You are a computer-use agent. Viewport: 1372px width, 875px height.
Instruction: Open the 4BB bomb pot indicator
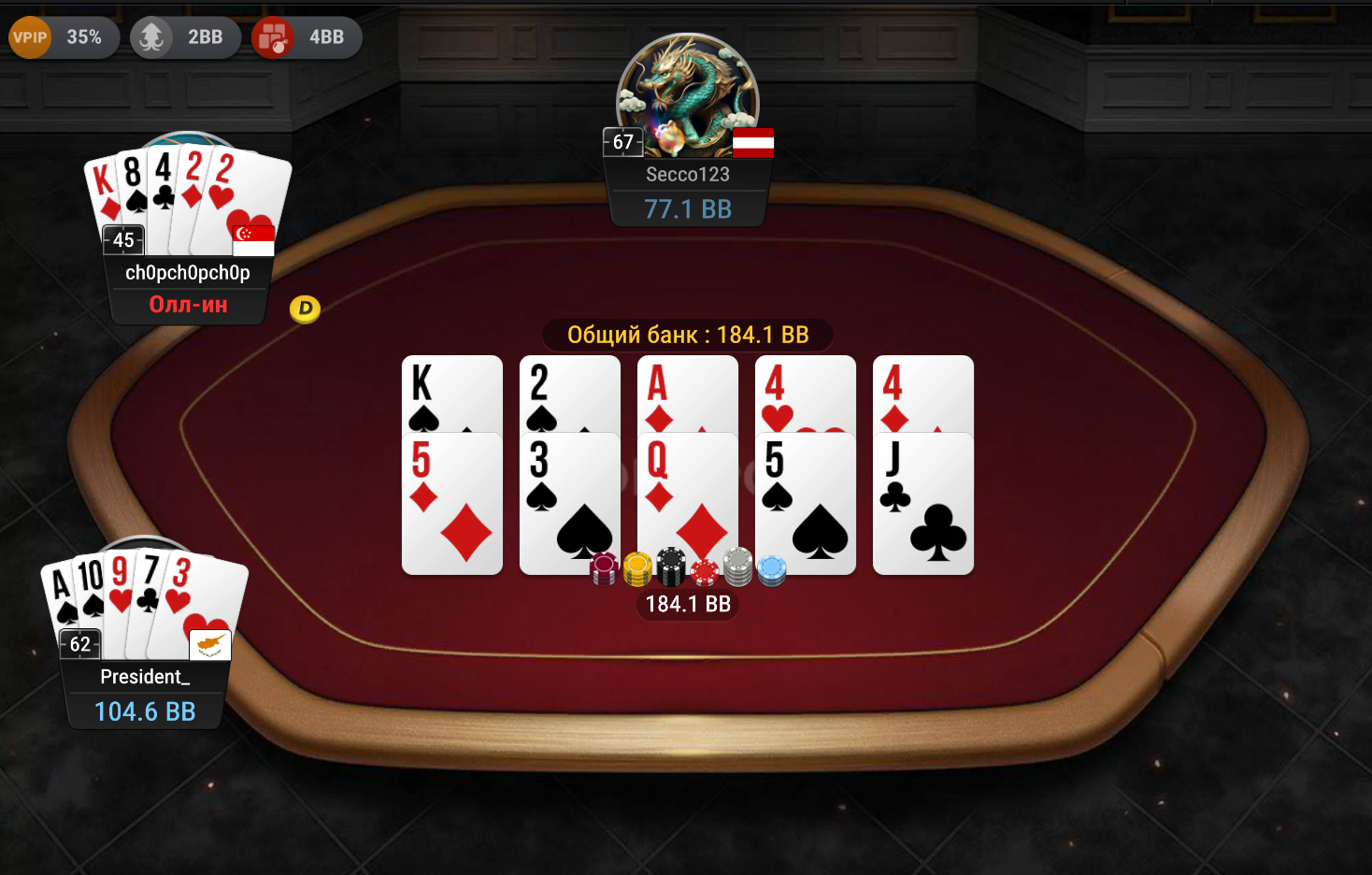[x=307, y=37]
